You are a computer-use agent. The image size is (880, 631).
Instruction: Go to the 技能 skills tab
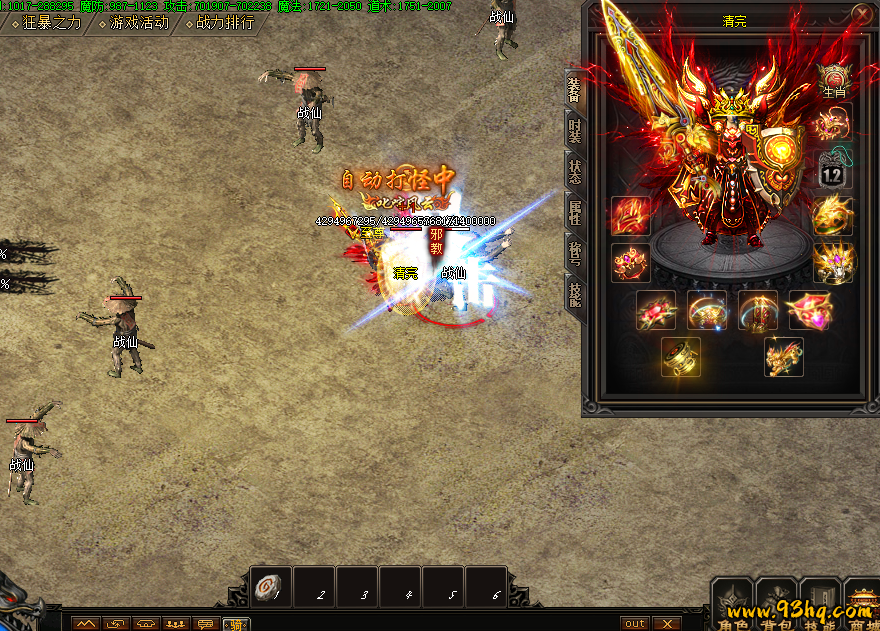click(574, 293)
